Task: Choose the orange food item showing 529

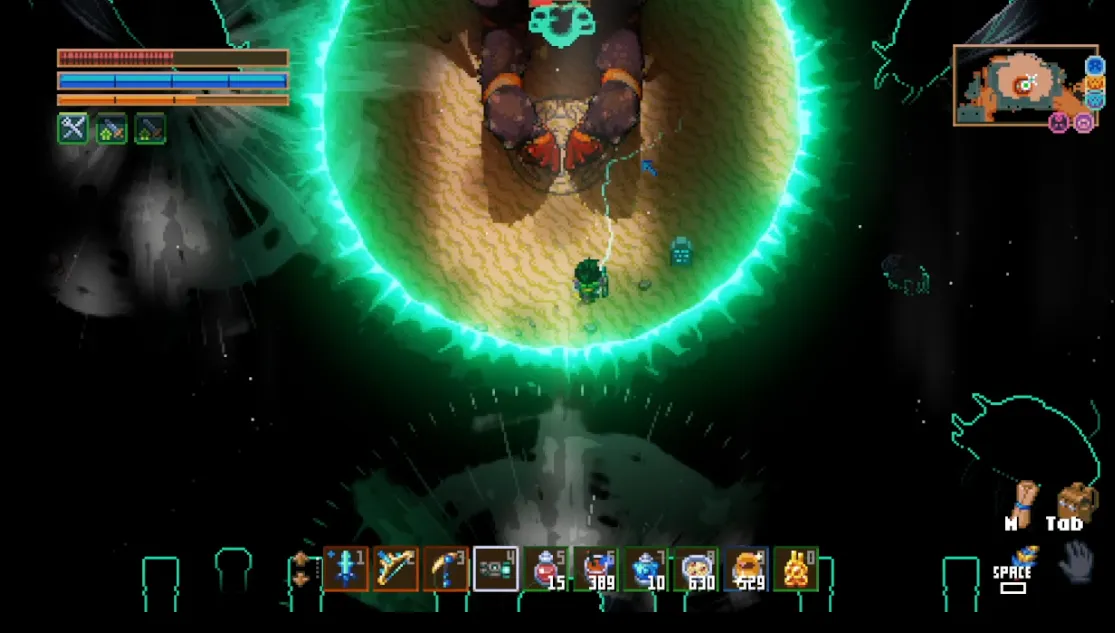Action: point(747,569)
